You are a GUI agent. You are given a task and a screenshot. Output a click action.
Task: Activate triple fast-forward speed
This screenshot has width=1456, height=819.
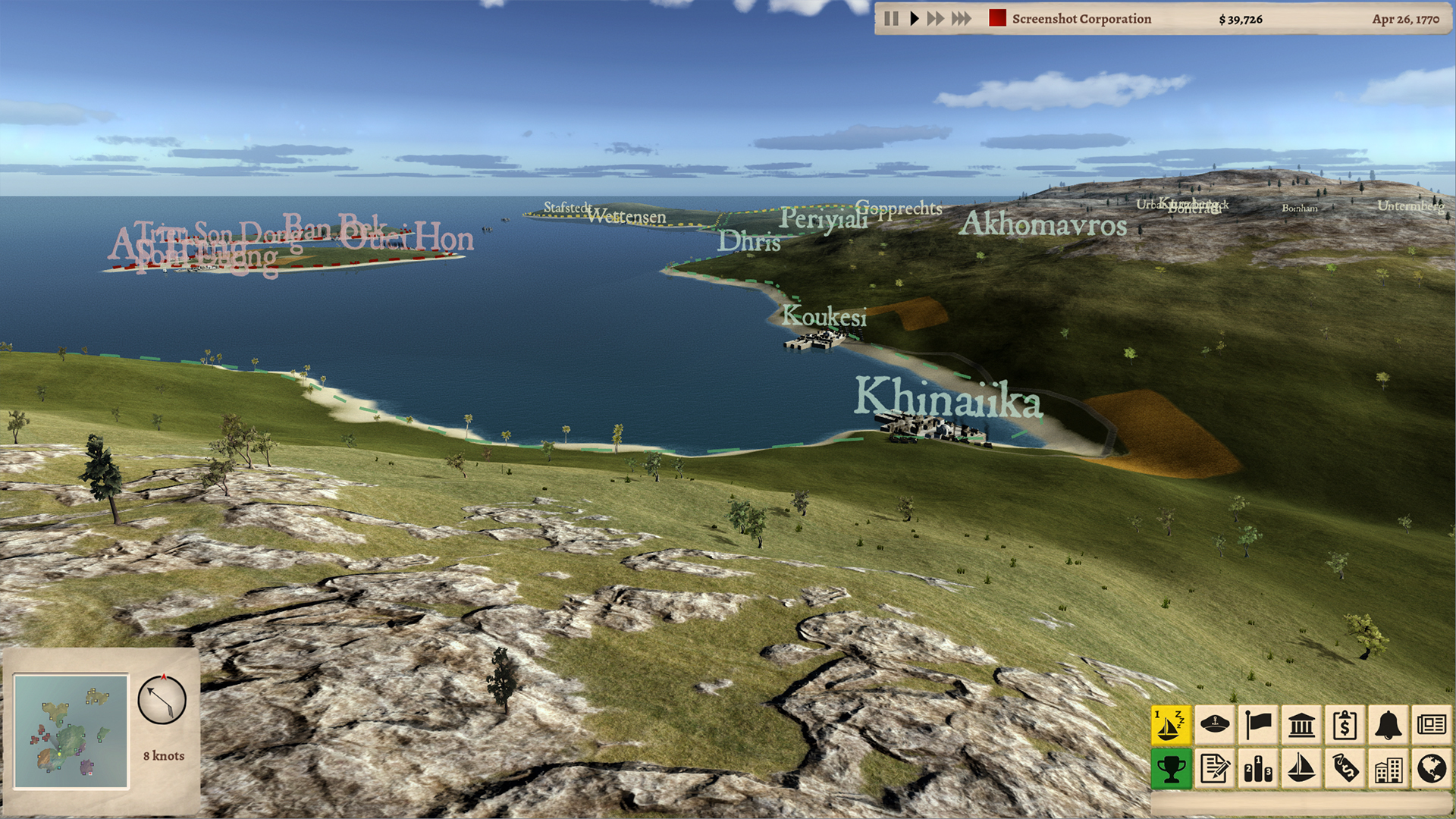coord(961,19)
